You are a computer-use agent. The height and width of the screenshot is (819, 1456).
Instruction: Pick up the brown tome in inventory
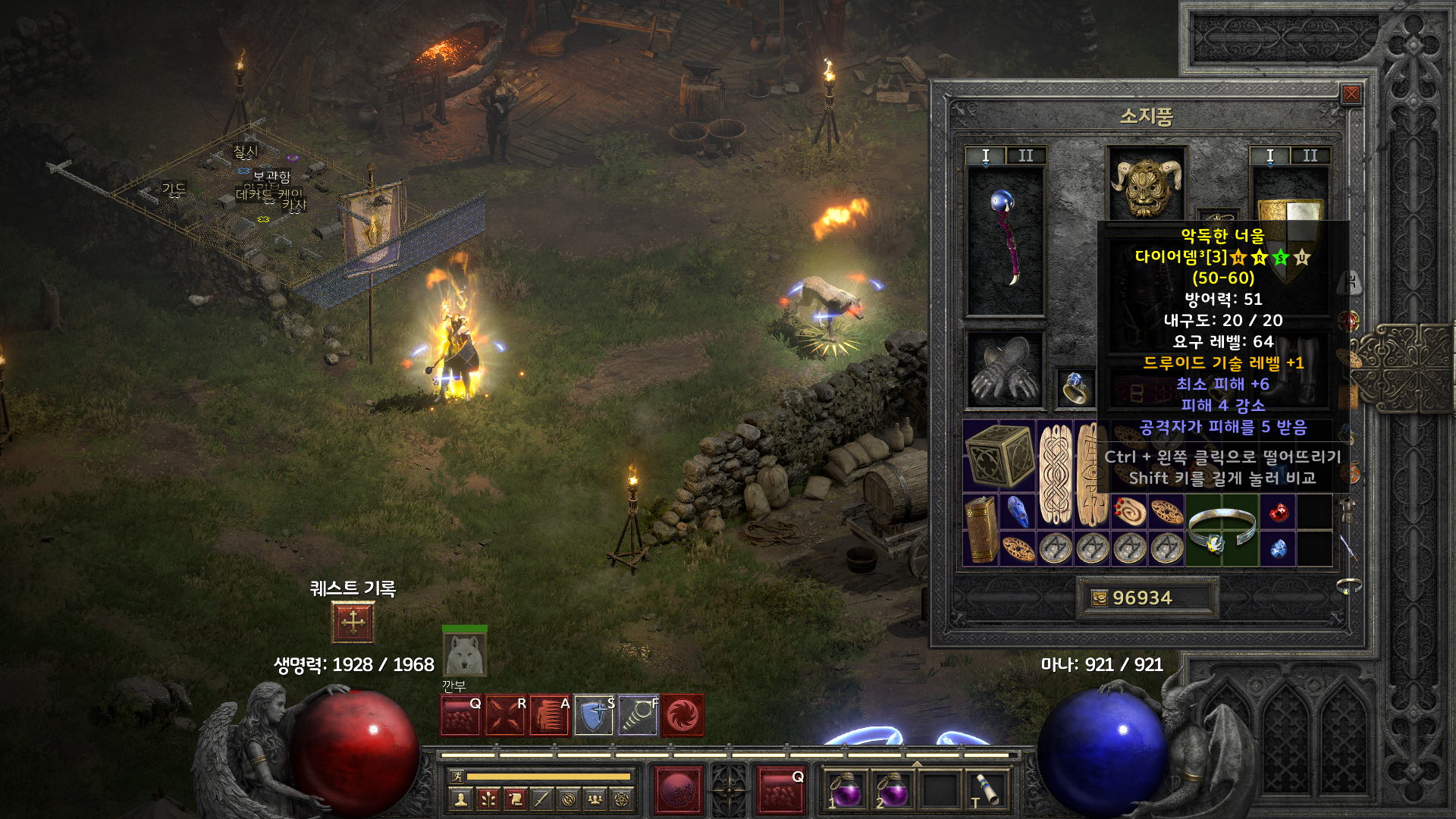tap(981, 530)
